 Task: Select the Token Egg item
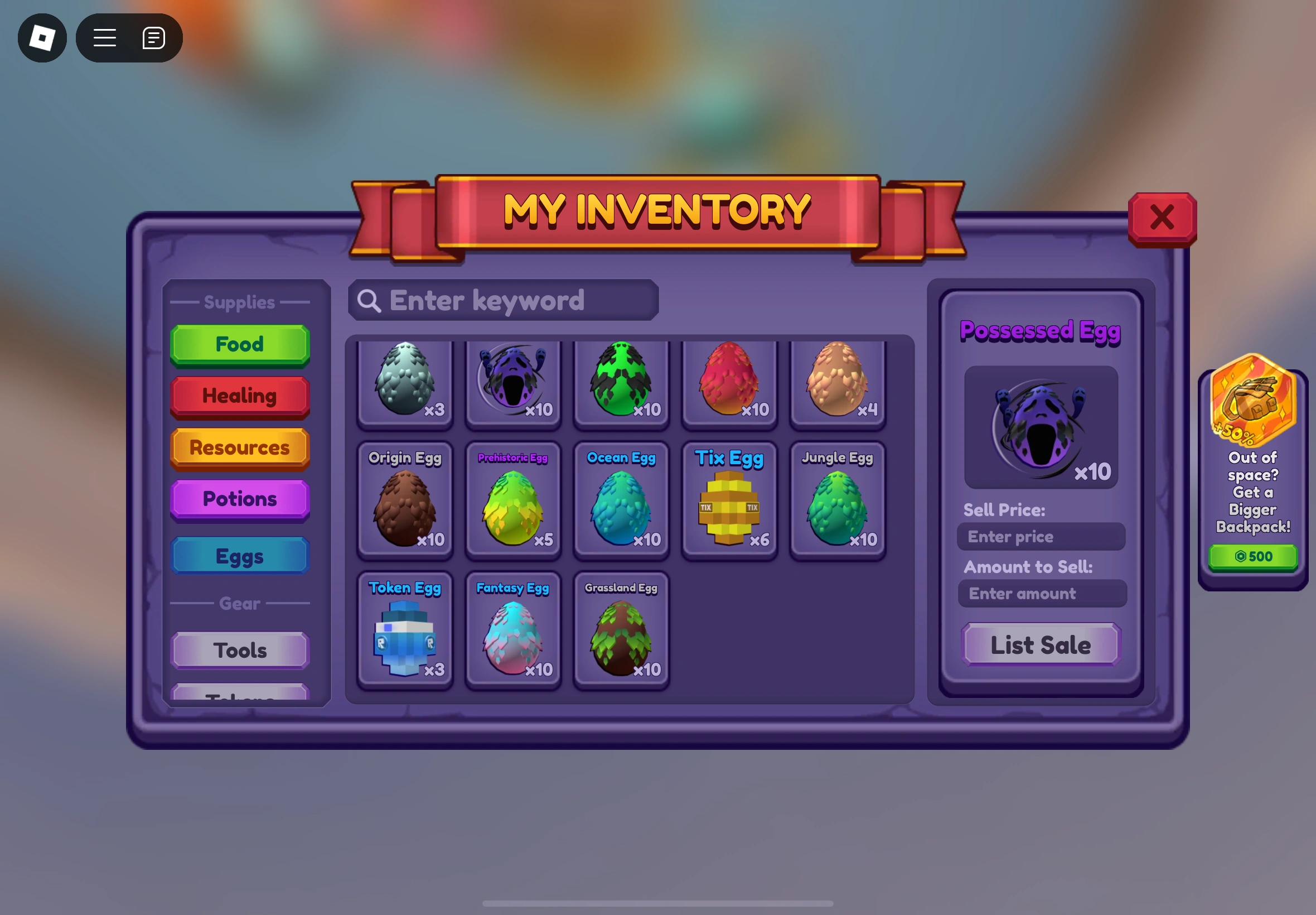[x=405, y=630]
